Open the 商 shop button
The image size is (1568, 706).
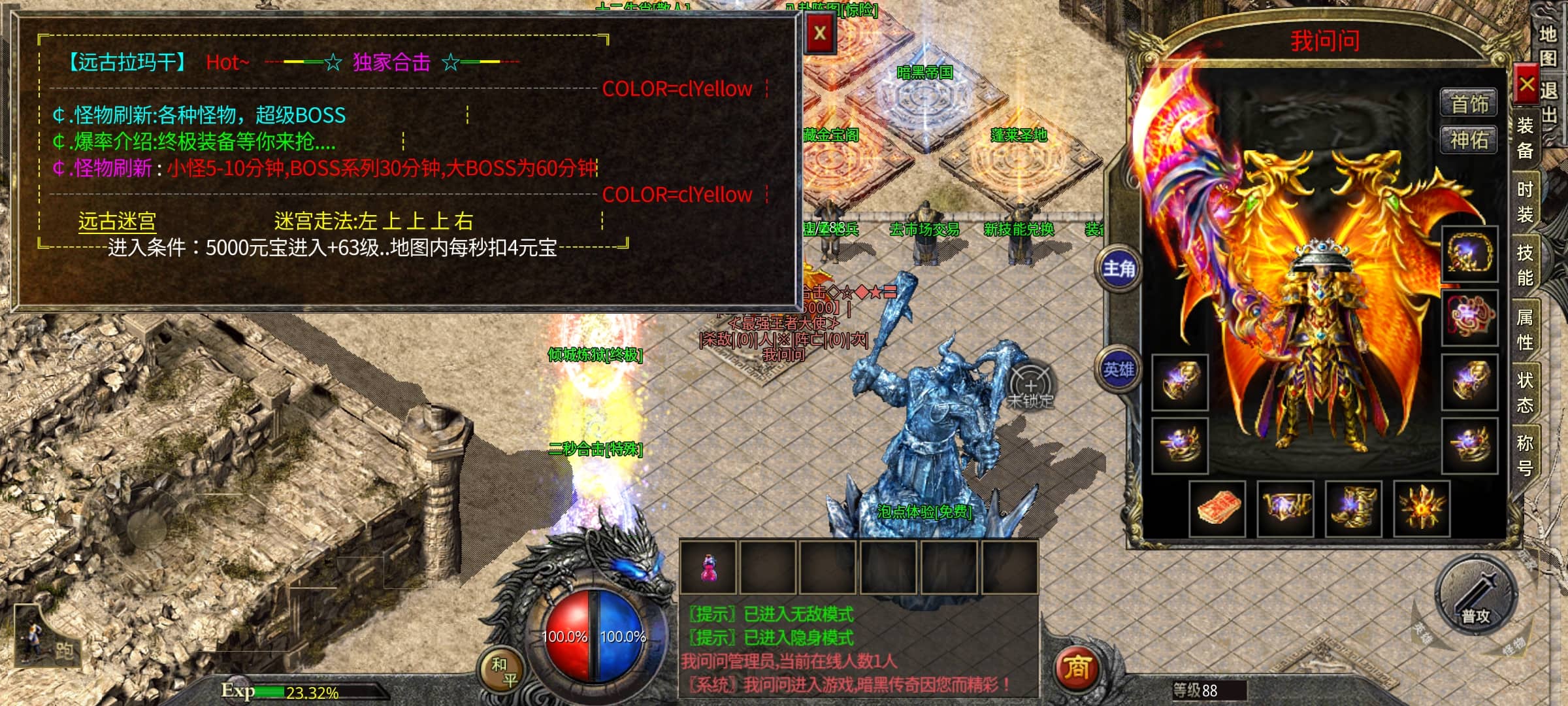(1077, 668)
